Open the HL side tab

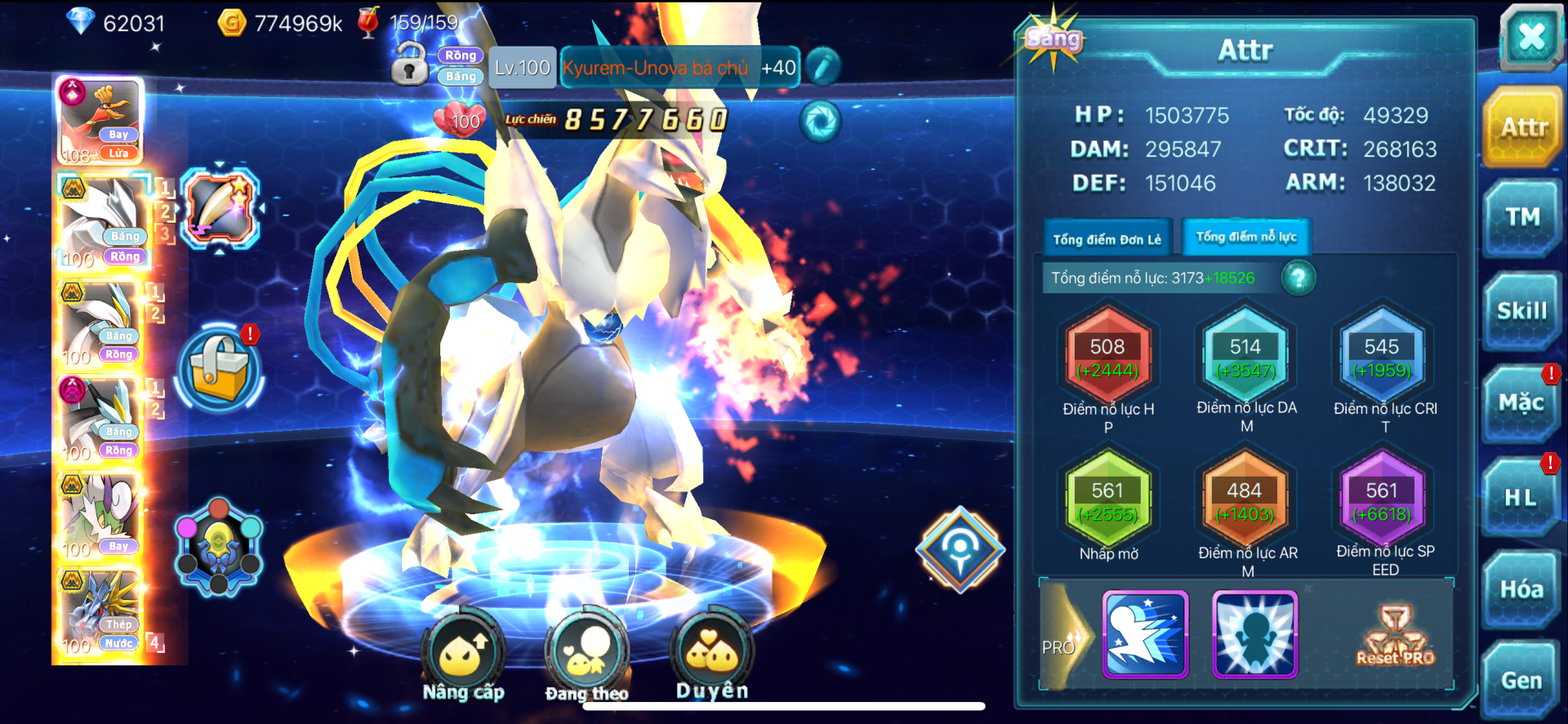click(x=1521, y=497)
